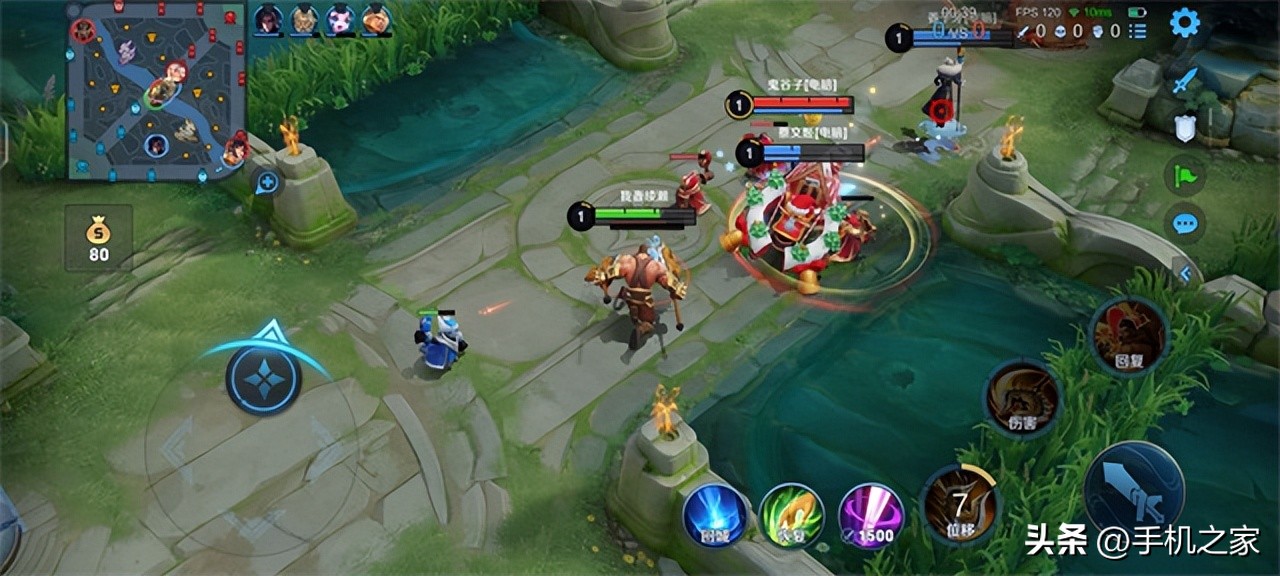This screenshot has width=1280, height=576.
Task: Select the first teammate portrait
Action: click(267, 18)
